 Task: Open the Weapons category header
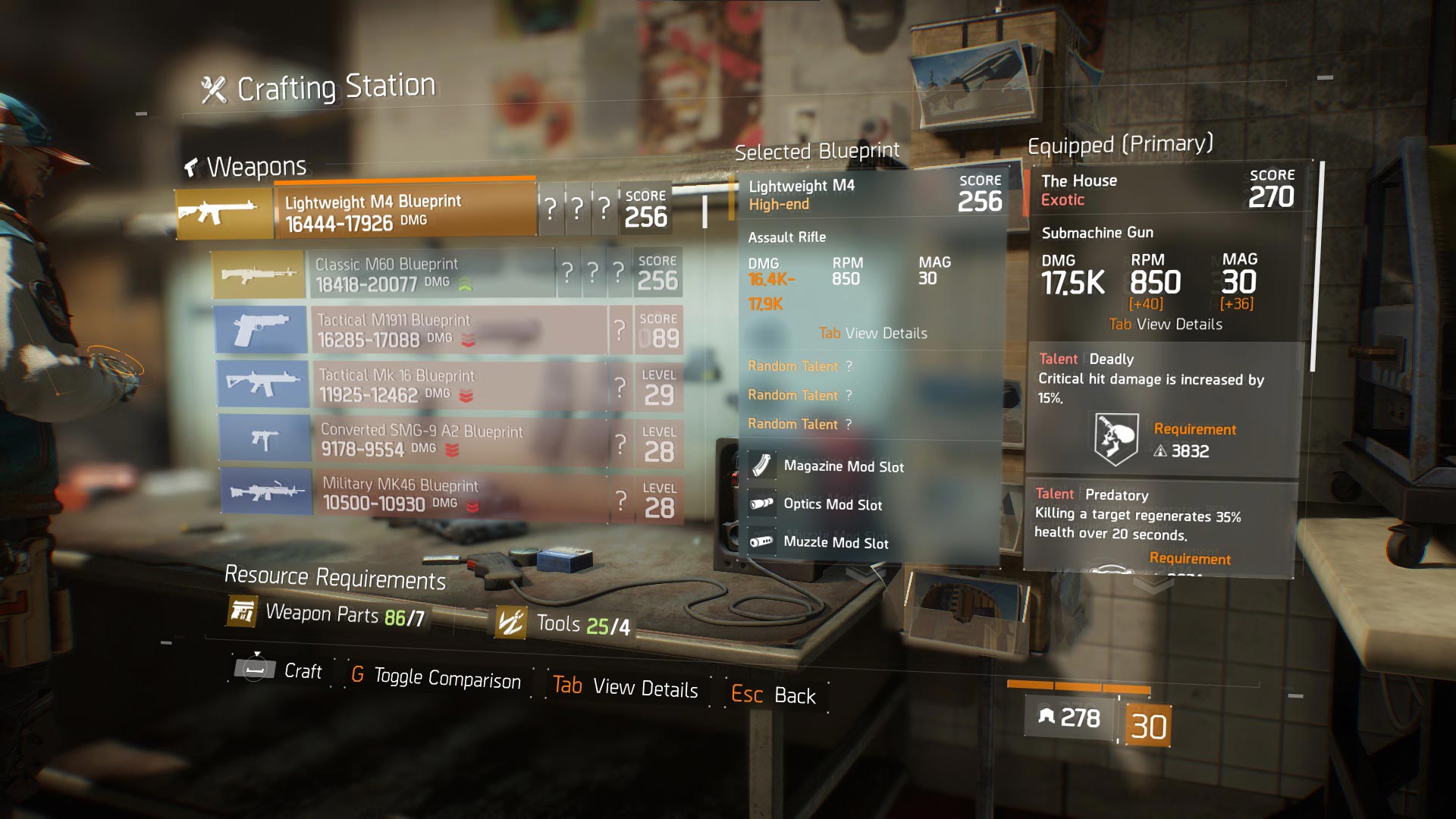click(246, 166)
